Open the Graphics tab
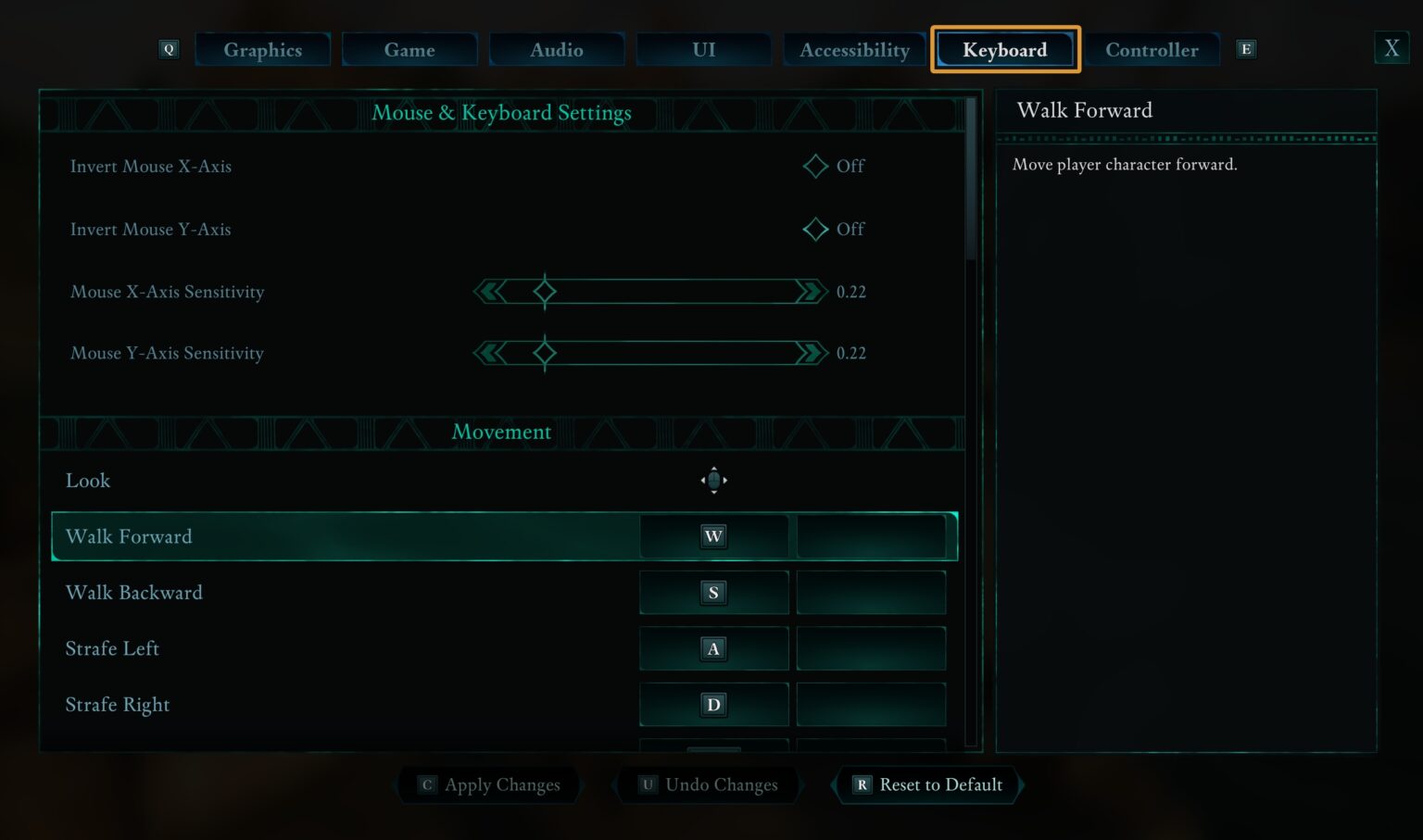 pyautogui.click(x=262, y=50)
